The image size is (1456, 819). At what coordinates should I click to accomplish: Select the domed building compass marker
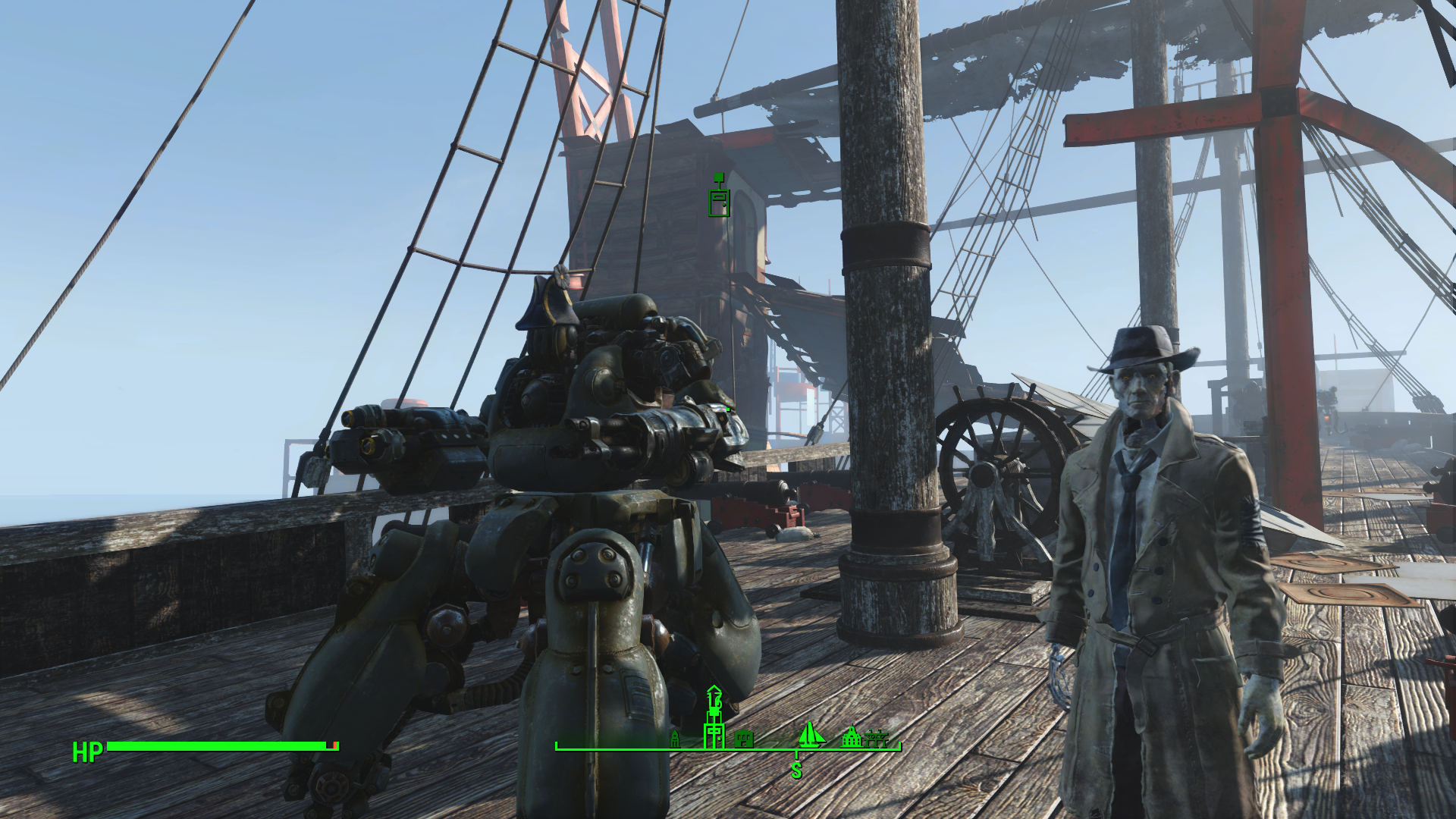(x=852, y=736)
